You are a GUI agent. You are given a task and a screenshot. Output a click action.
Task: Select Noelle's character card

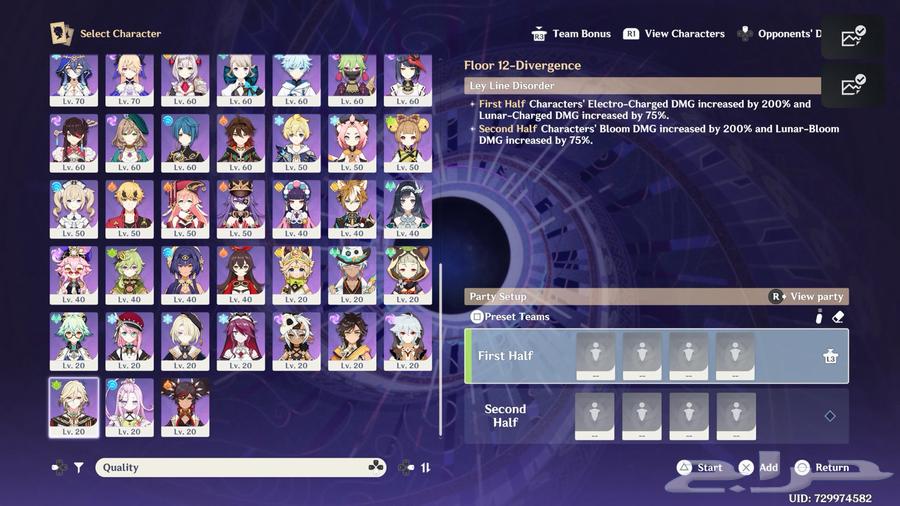click(x=186, y=78)
